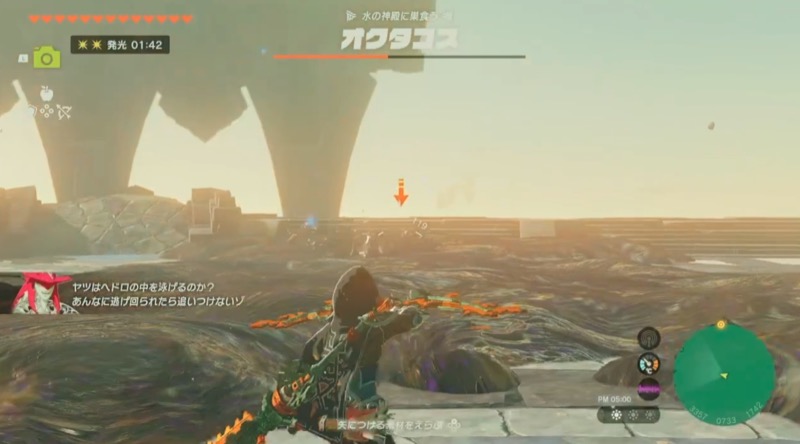Choose the bow and arrow shortcut icon
Screen dimensions: 800x444
click(64, 111)
